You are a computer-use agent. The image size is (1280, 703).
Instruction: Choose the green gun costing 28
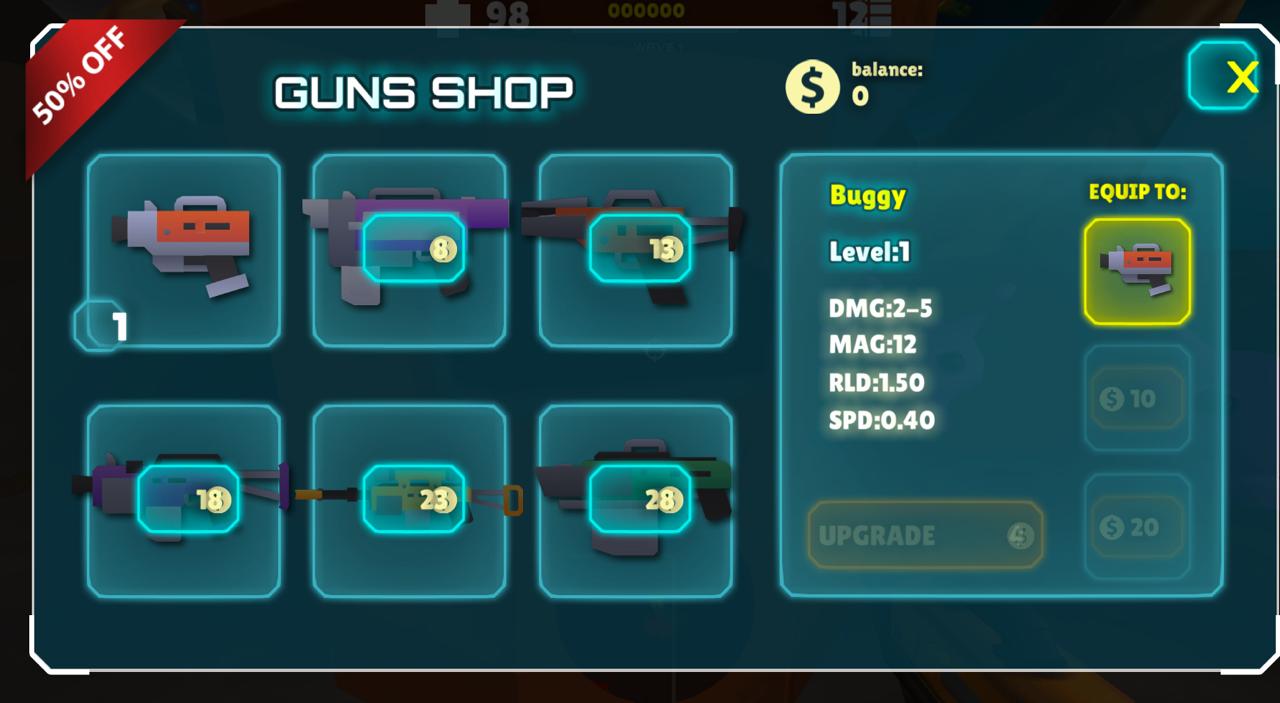[636, 500]
